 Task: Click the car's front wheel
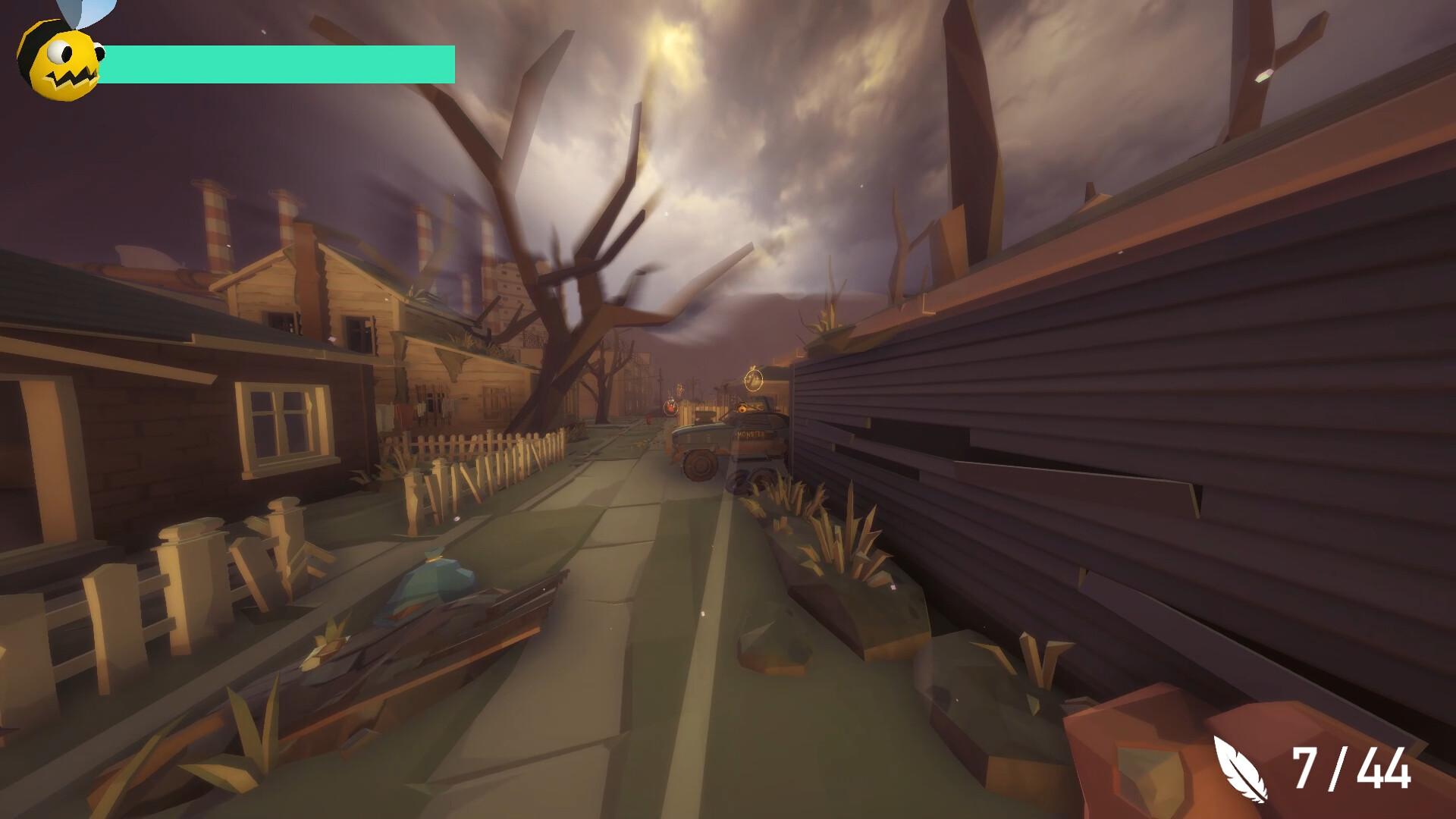698,466
